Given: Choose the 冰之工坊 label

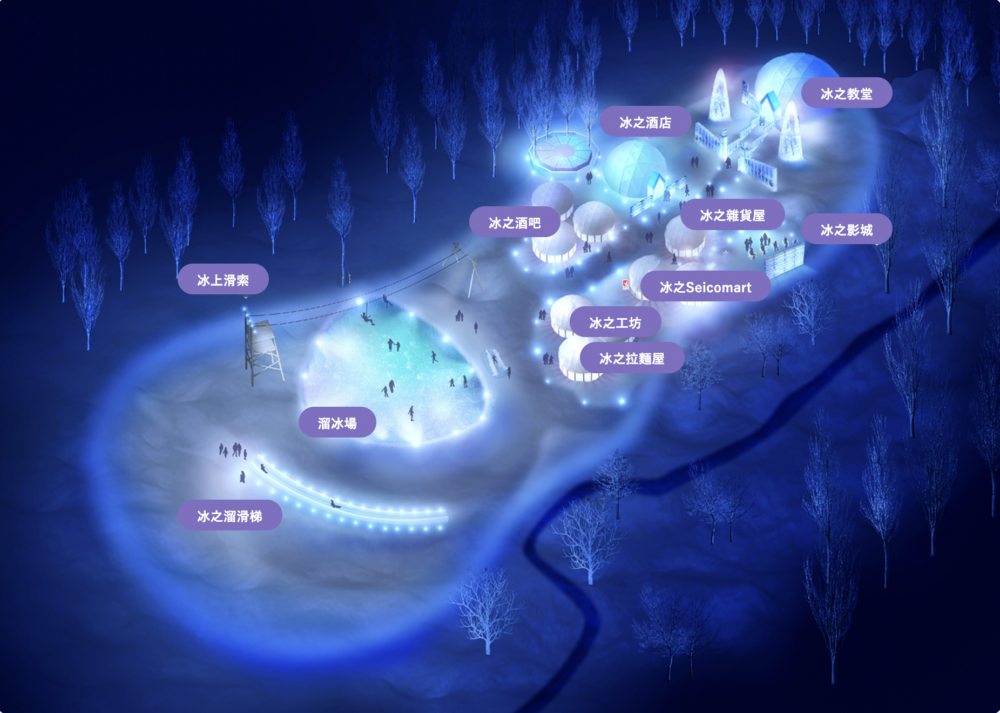Looking at the screenshot, I should pos(615,323).
